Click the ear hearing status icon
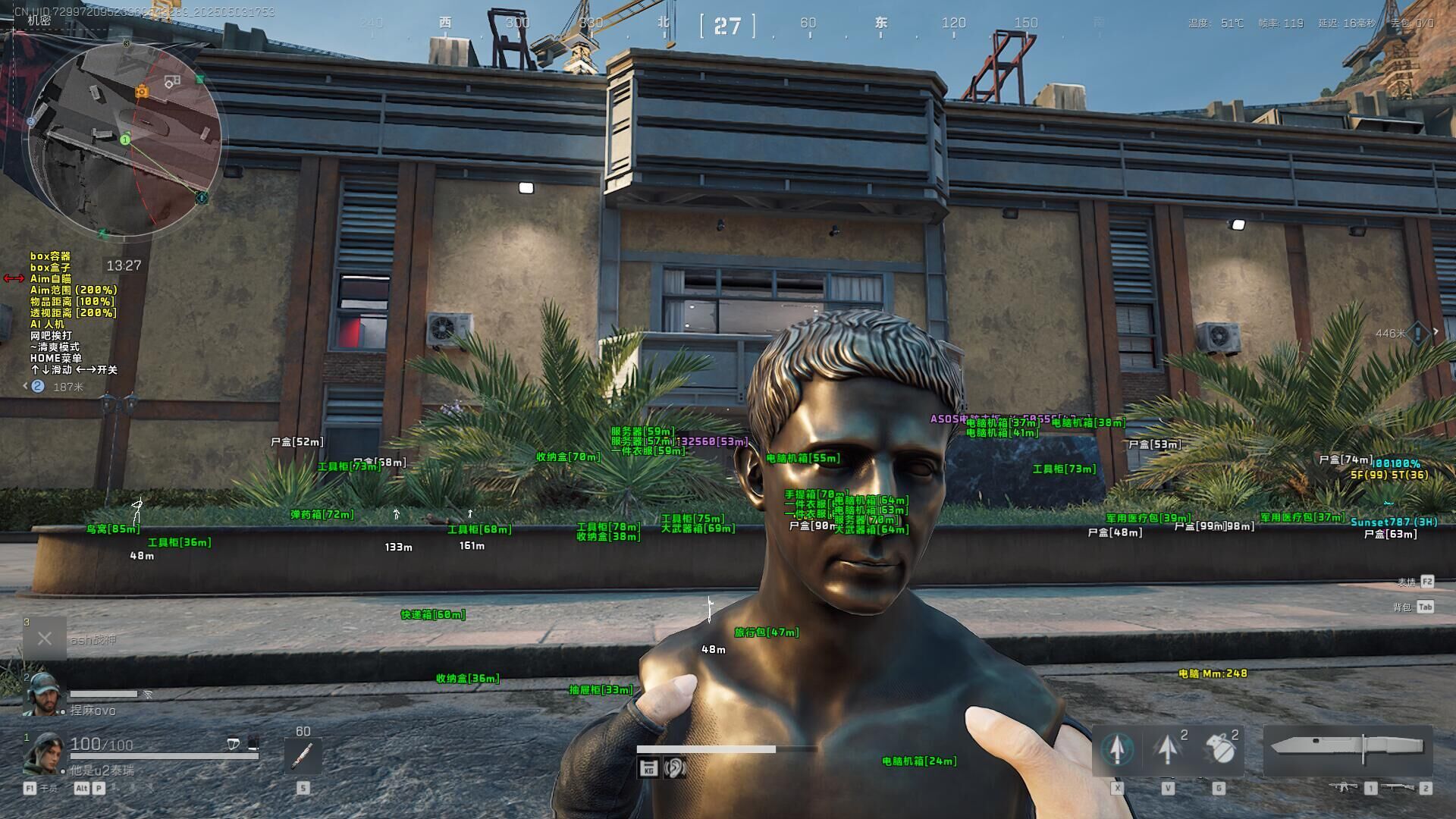Screen dimensions: 1456x819 click(674, 768)
